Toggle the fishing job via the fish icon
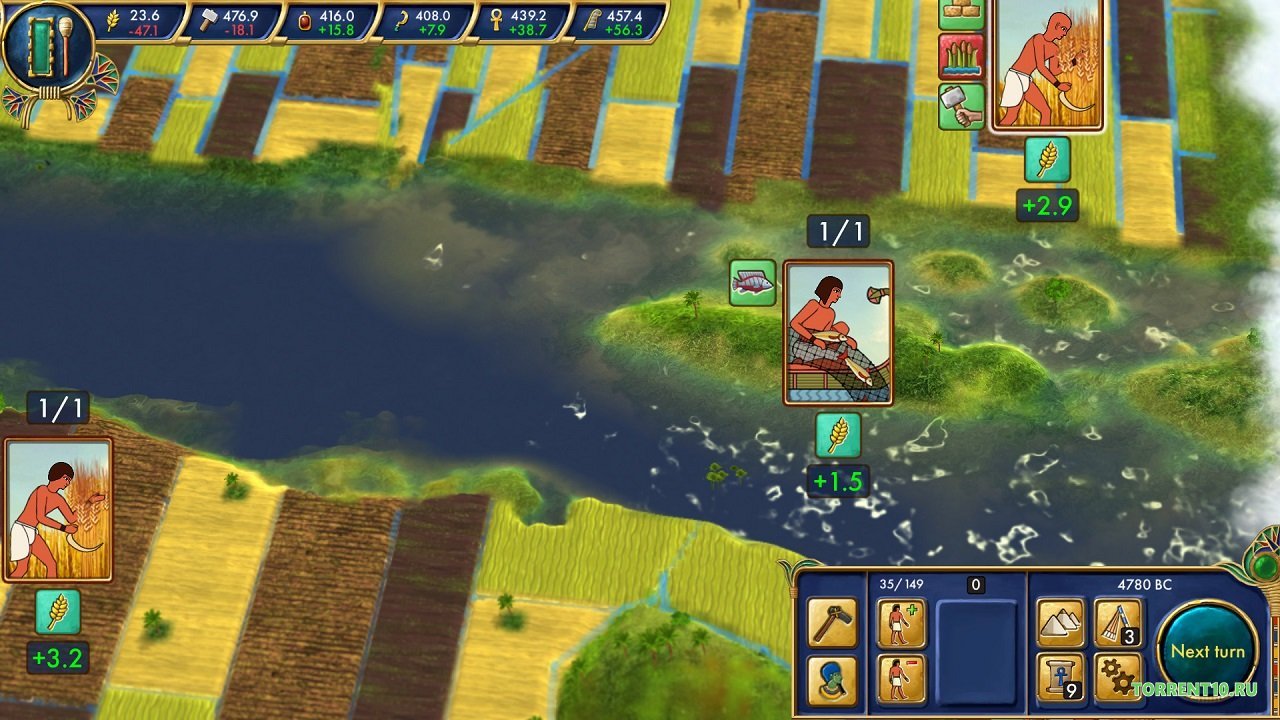 tap(752, 282)
